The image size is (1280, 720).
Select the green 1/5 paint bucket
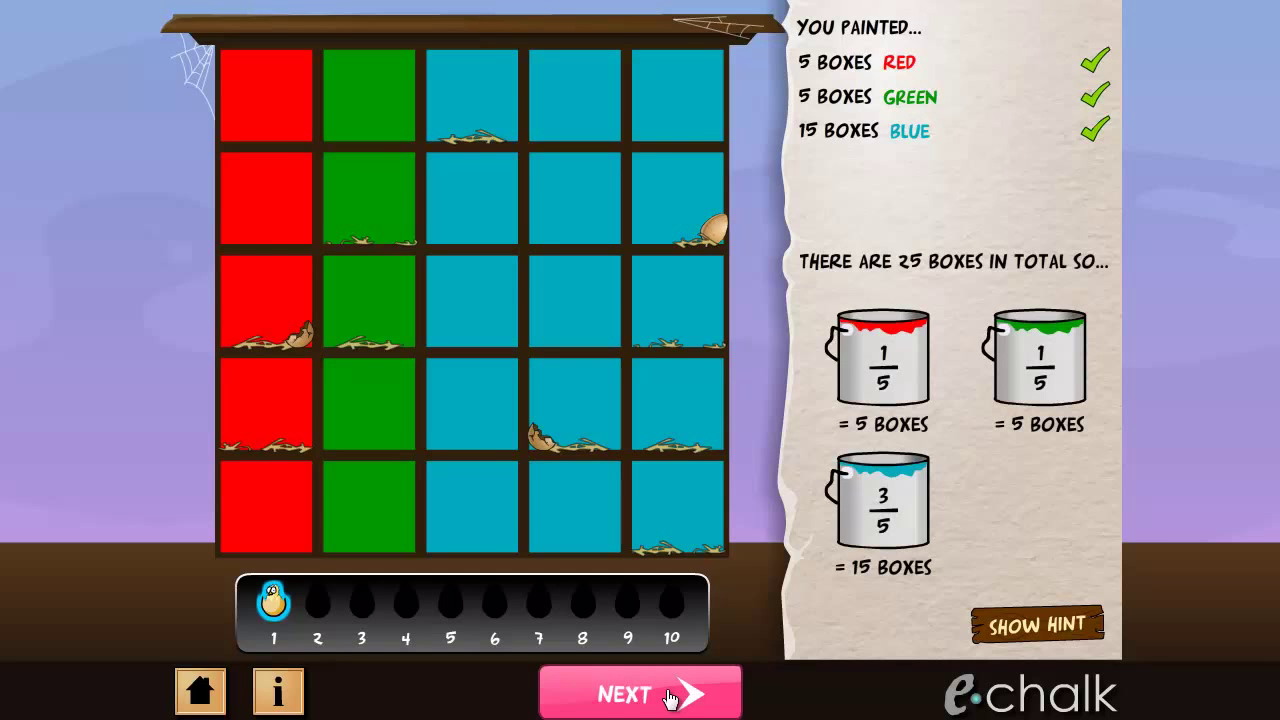click(x=1038, y=360)
